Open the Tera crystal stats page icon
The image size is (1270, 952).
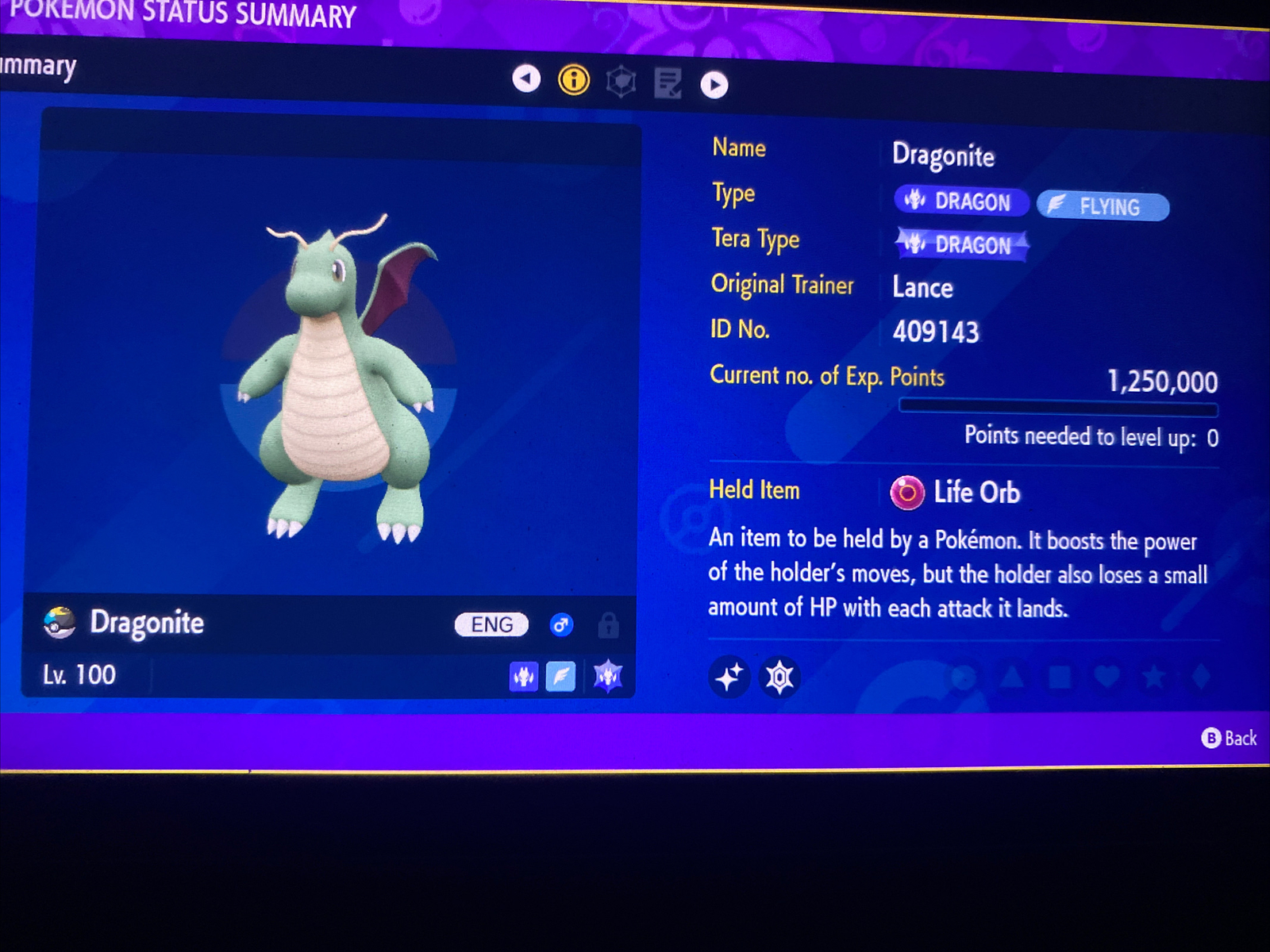click(620, 80)
